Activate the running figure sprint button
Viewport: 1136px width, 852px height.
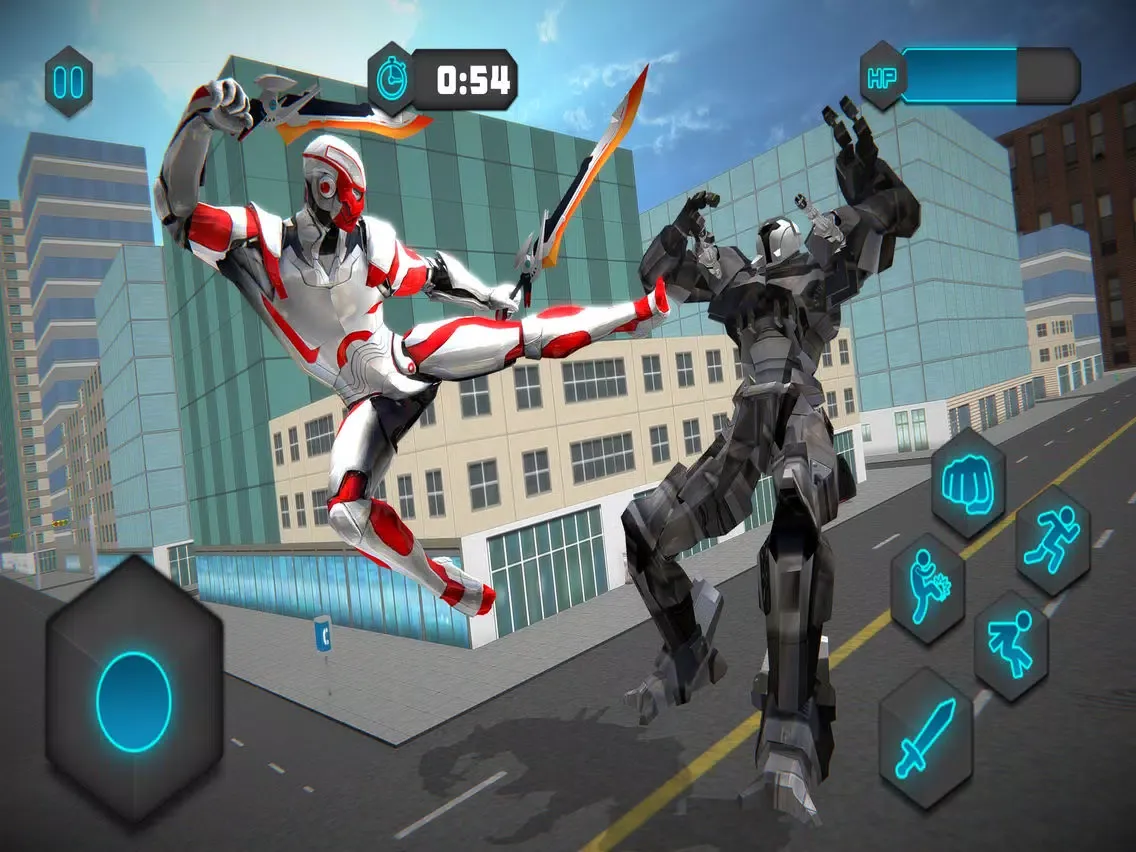click(1052, 541)
